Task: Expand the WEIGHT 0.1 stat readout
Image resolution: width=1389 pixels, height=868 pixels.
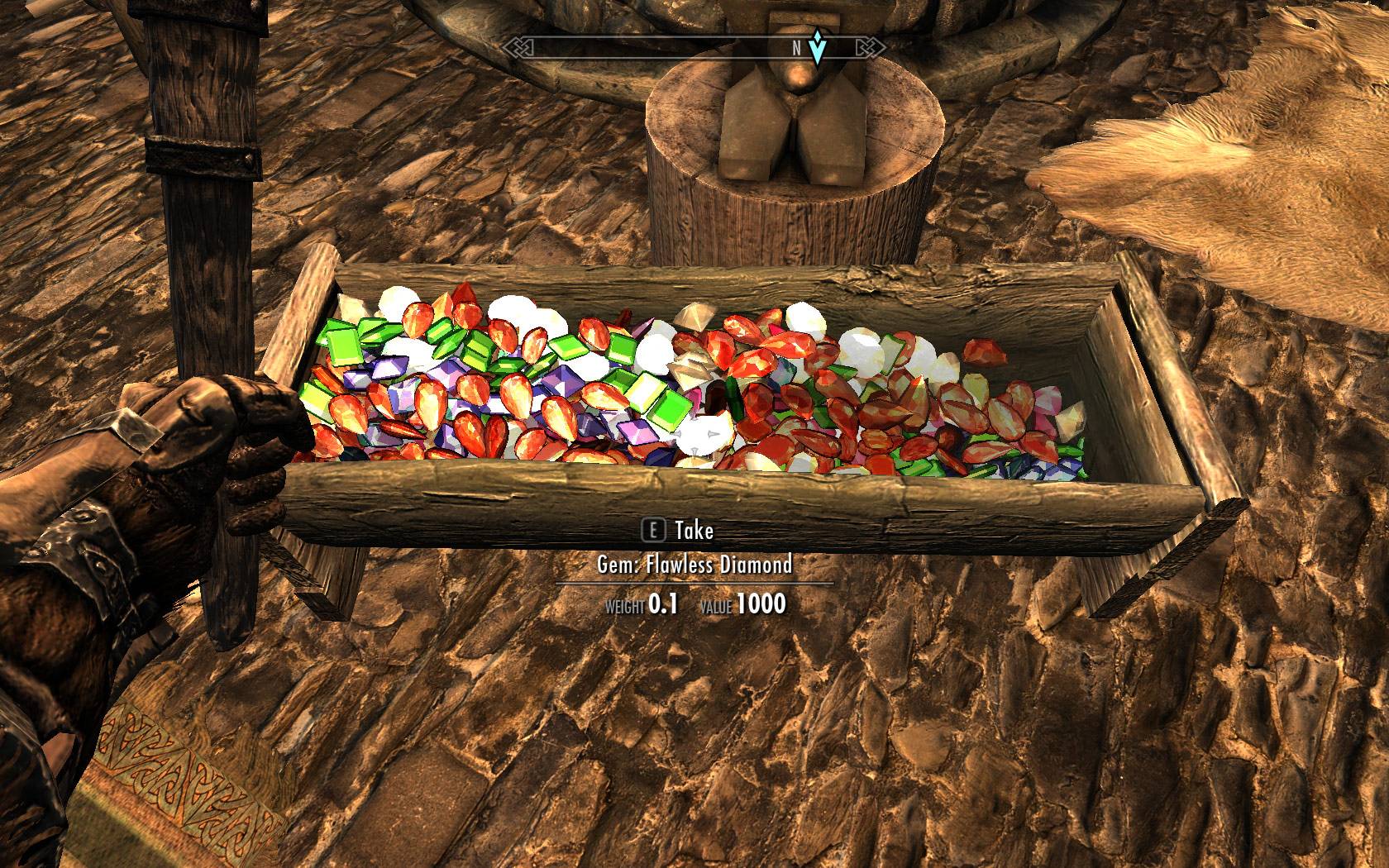Action: tap(641, 605)
